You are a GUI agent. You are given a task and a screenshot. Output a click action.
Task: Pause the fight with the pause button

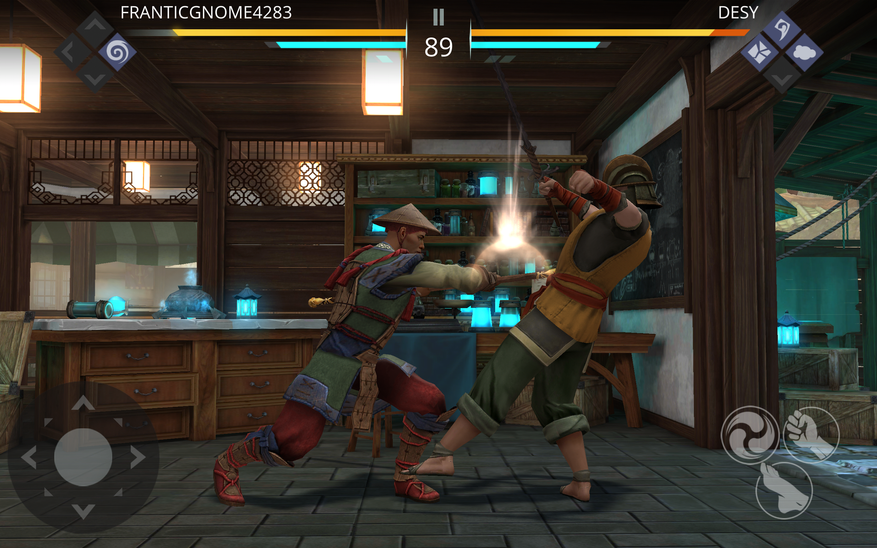pos(438,17)
